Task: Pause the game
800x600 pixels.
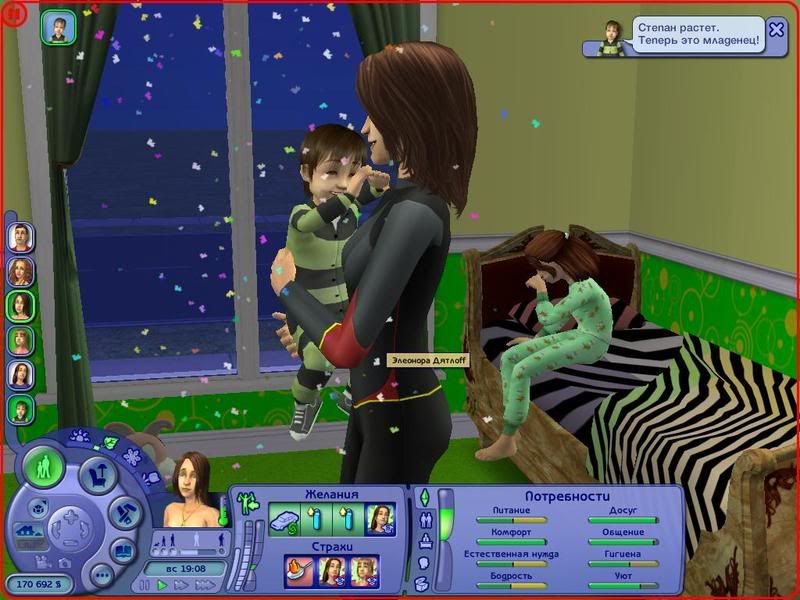Action: 146,584
